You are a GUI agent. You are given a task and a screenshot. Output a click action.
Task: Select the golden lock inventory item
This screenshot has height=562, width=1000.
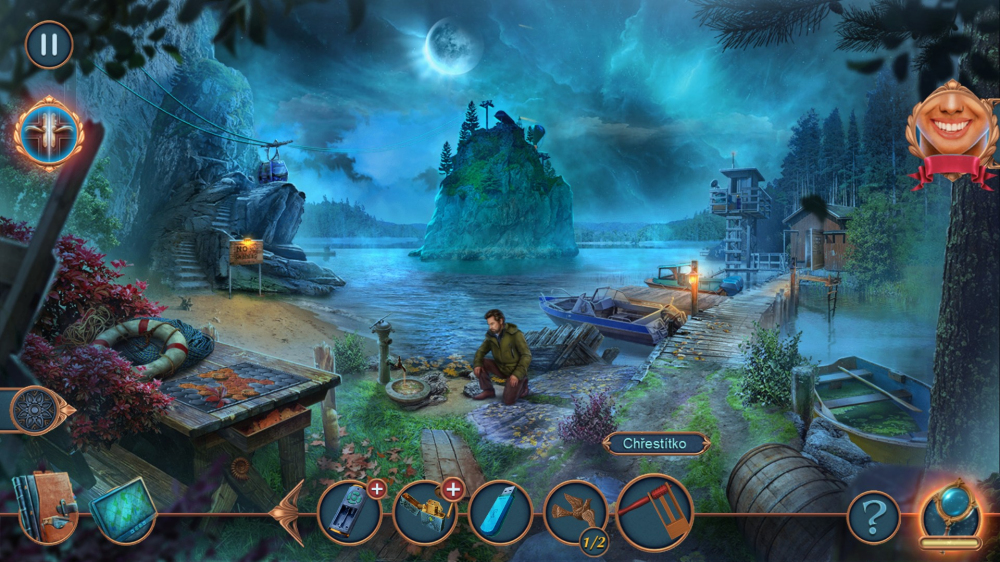pyautogui.click(x=424, y=513)
